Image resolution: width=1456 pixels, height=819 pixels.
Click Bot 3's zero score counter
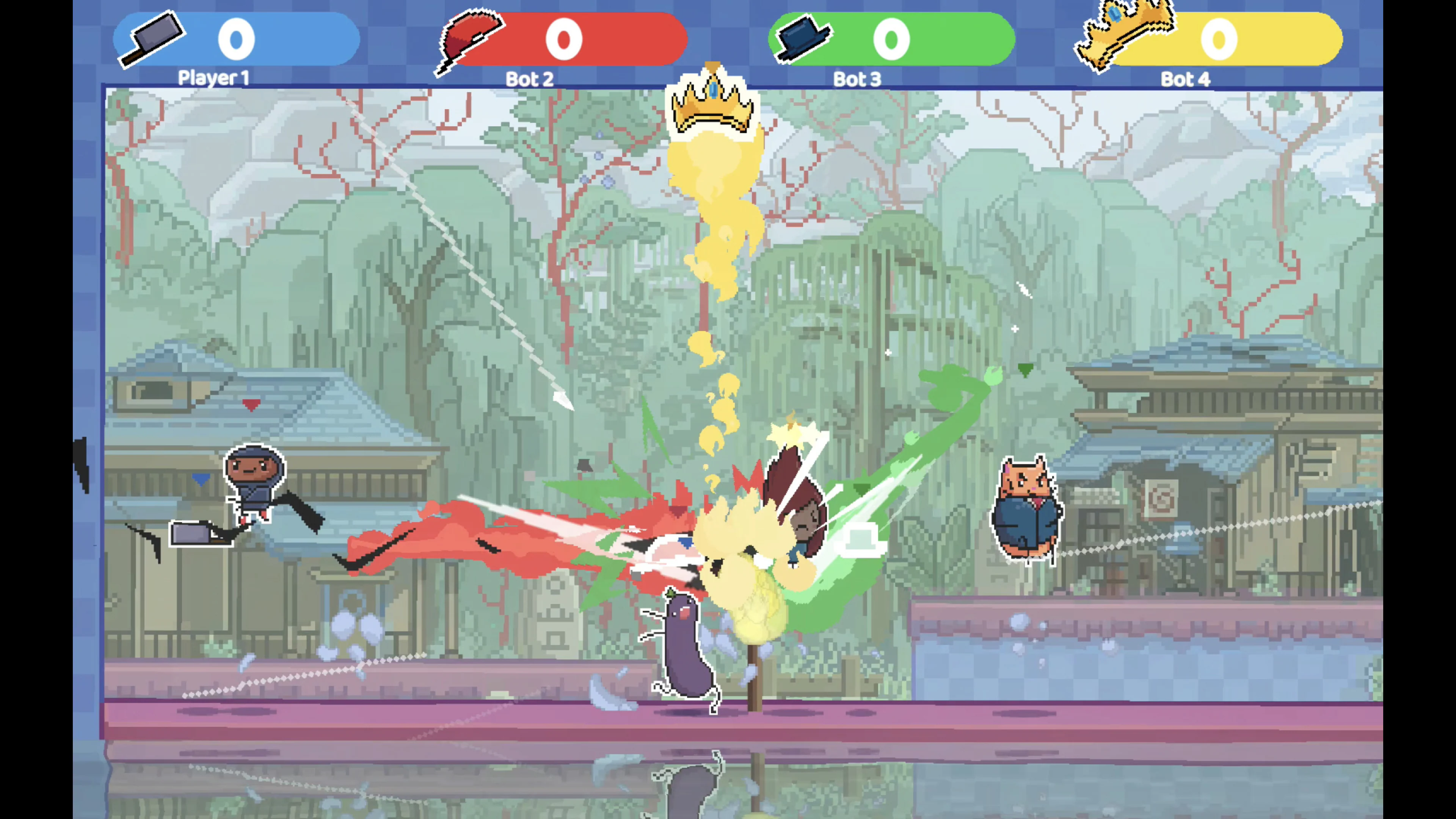[892, 38]
